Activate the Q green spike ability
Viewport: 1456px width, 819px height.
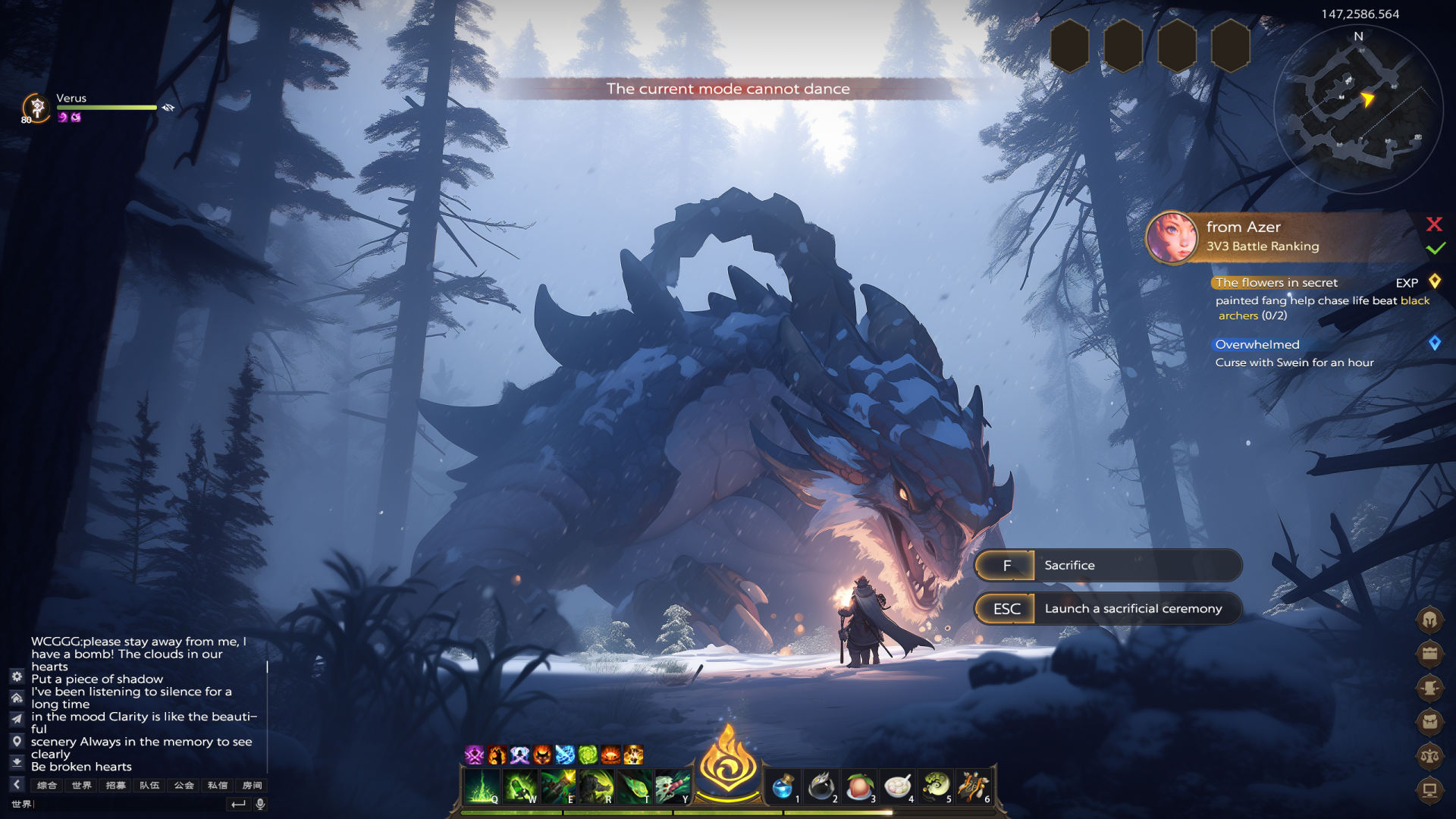[x=482, y=786]
